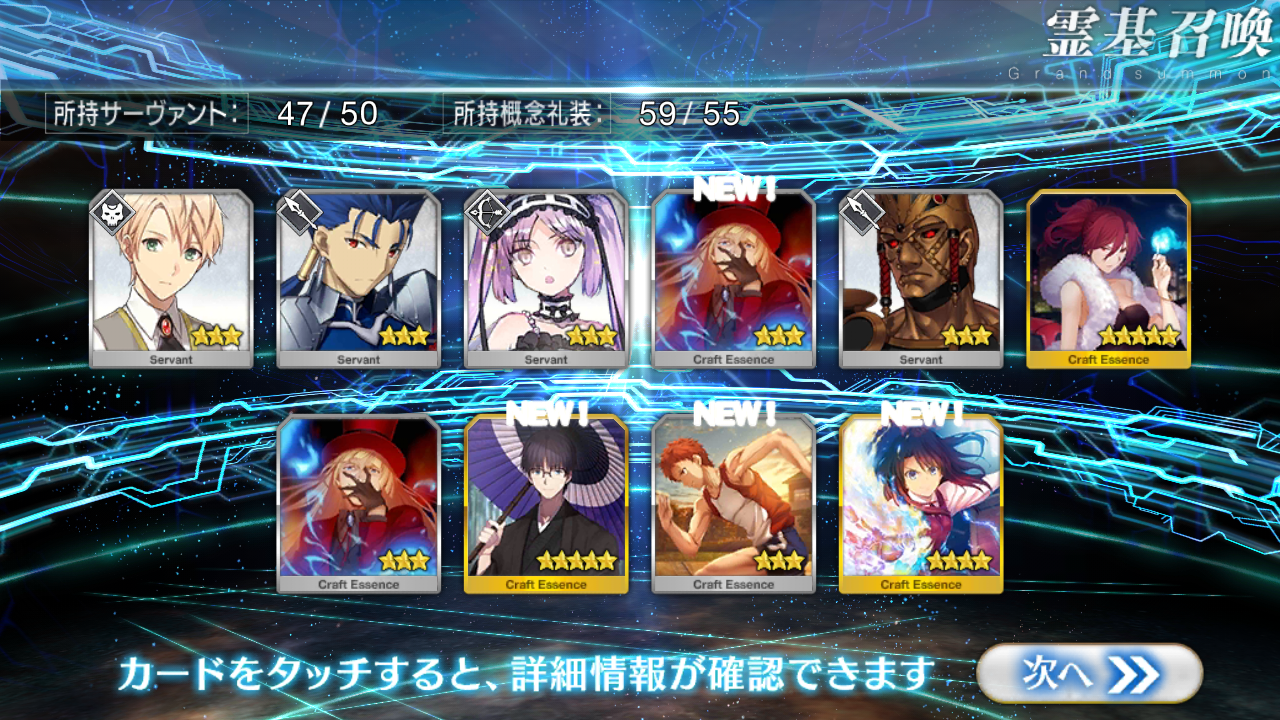Inspect the four-star girl casting magic Craft Essence
This screenshot has width=1280, height=720.
(921, 502)
